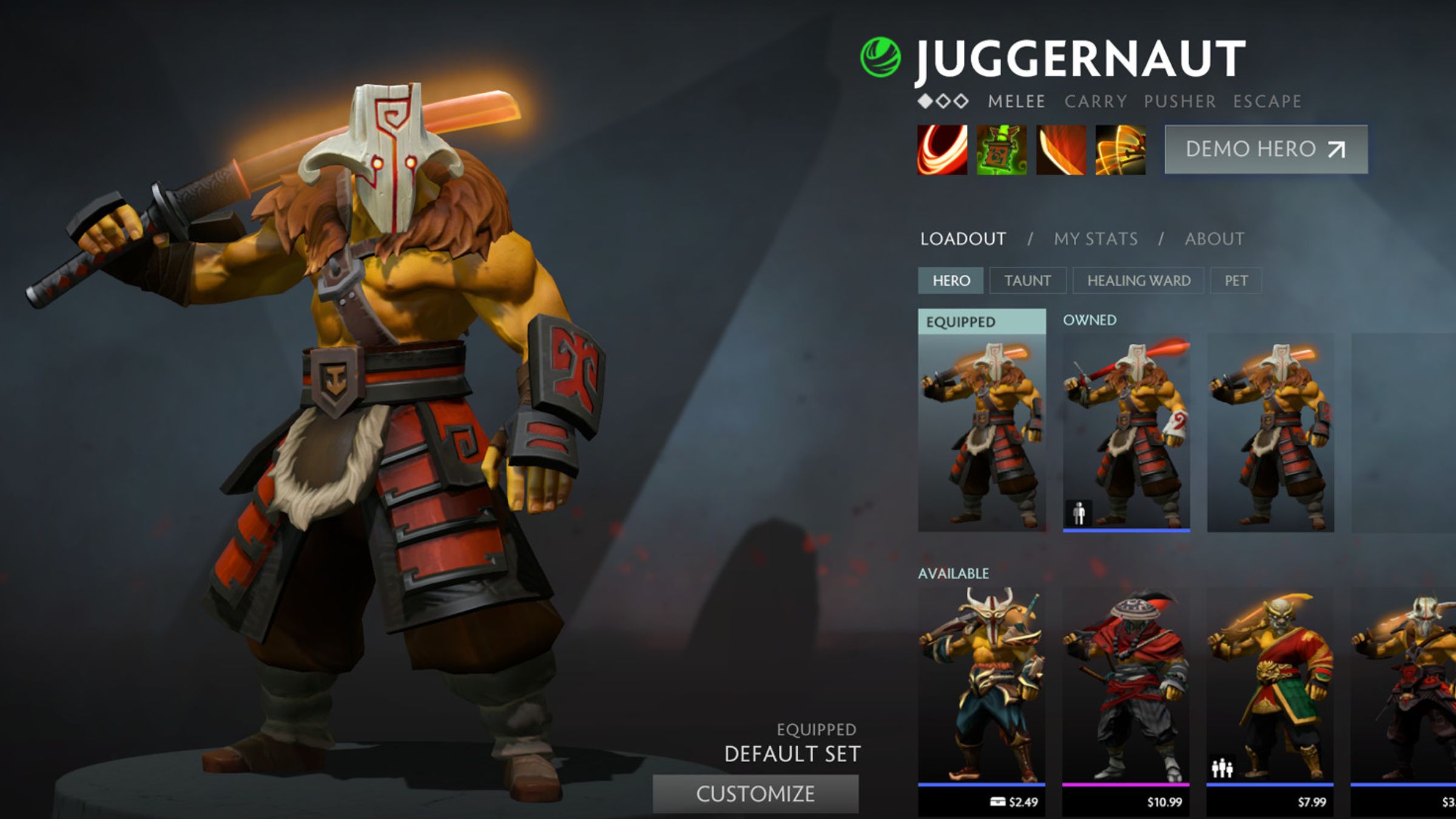Select the Blade Dance ability icon
This screenshot has height=819, width=1456.
point(1061,150)
